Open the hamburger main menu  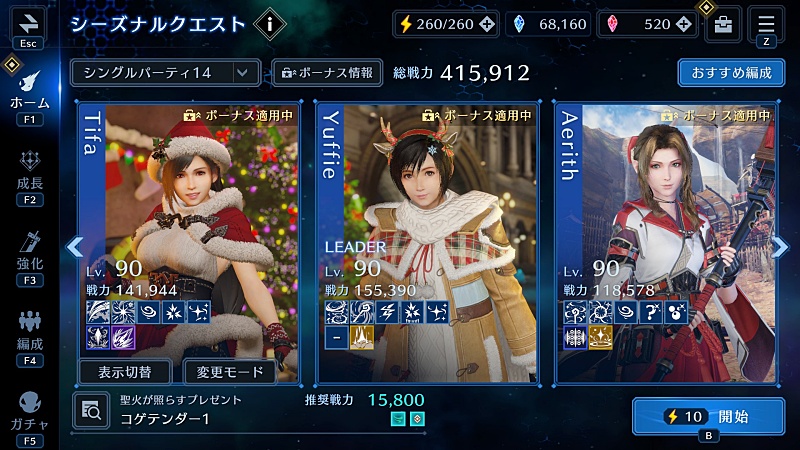[x=766, y=22]
